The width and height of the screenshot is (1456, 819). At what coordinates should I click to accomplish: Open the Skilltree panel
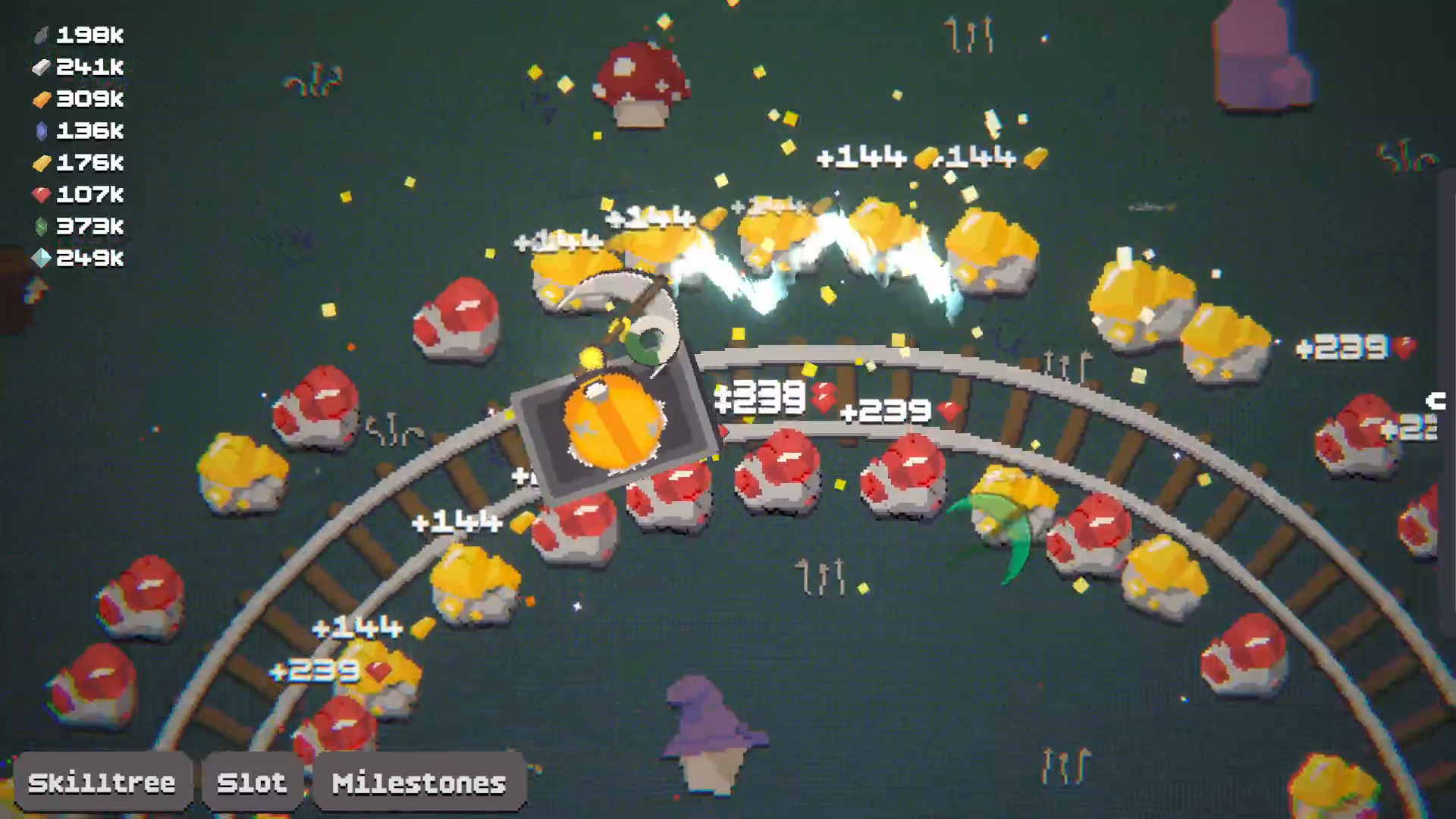pos(103,781)
